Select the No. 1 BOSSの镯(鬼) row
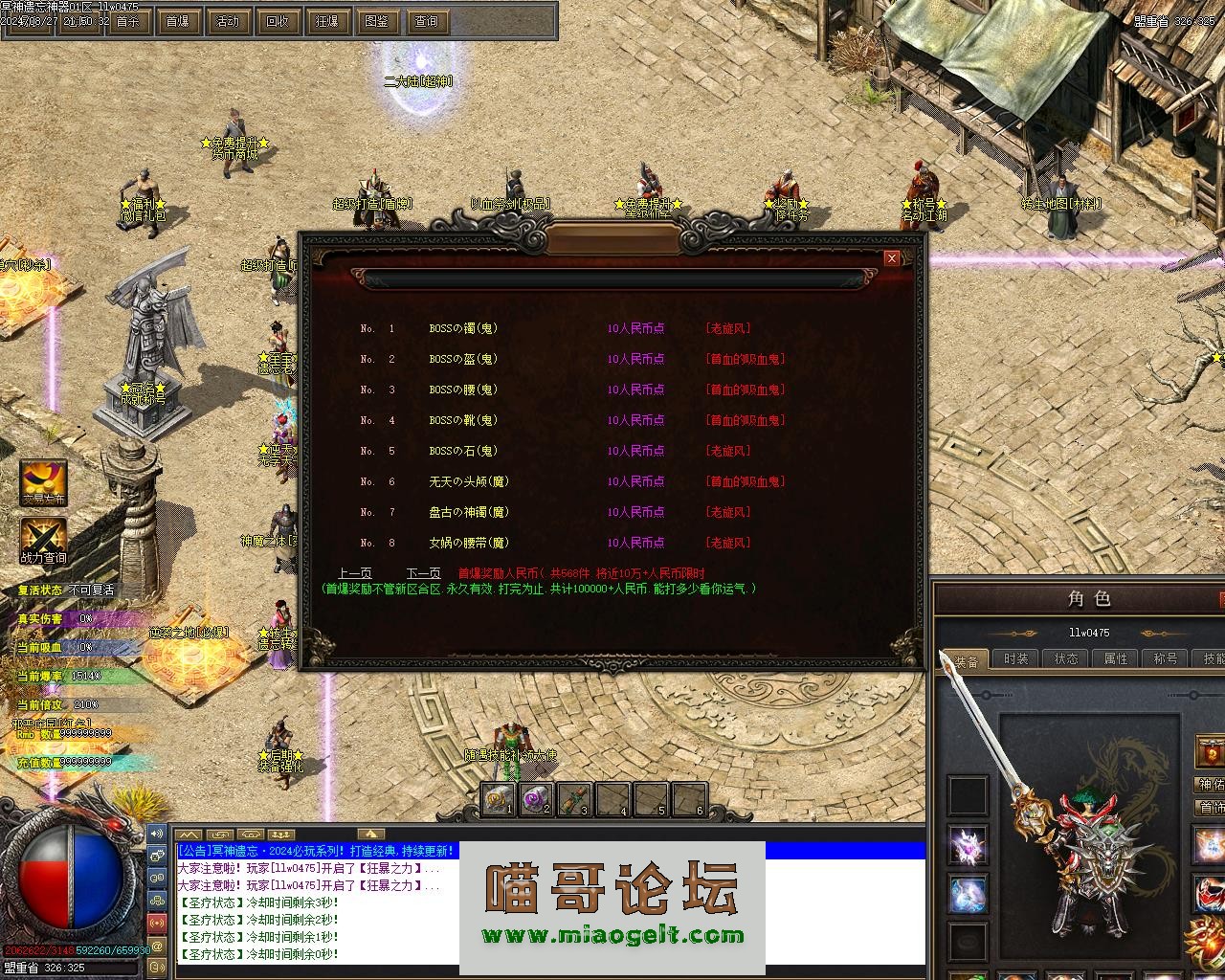This screenshot has height=980, width=1225. pos(463,328)
